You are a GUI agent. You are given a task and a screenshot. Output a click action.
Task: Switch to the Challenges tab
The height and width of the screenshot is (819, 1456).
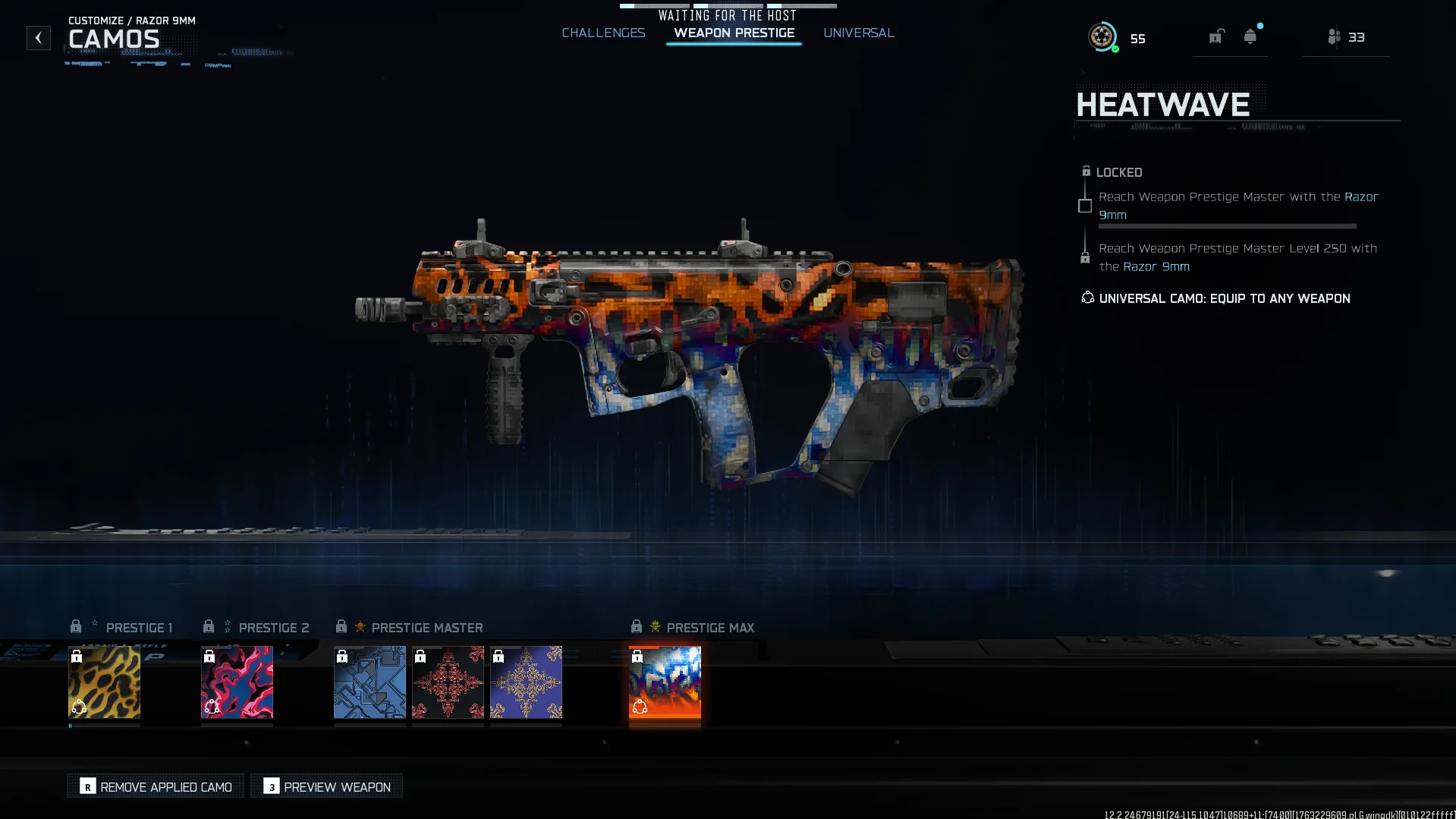[603, 33]
